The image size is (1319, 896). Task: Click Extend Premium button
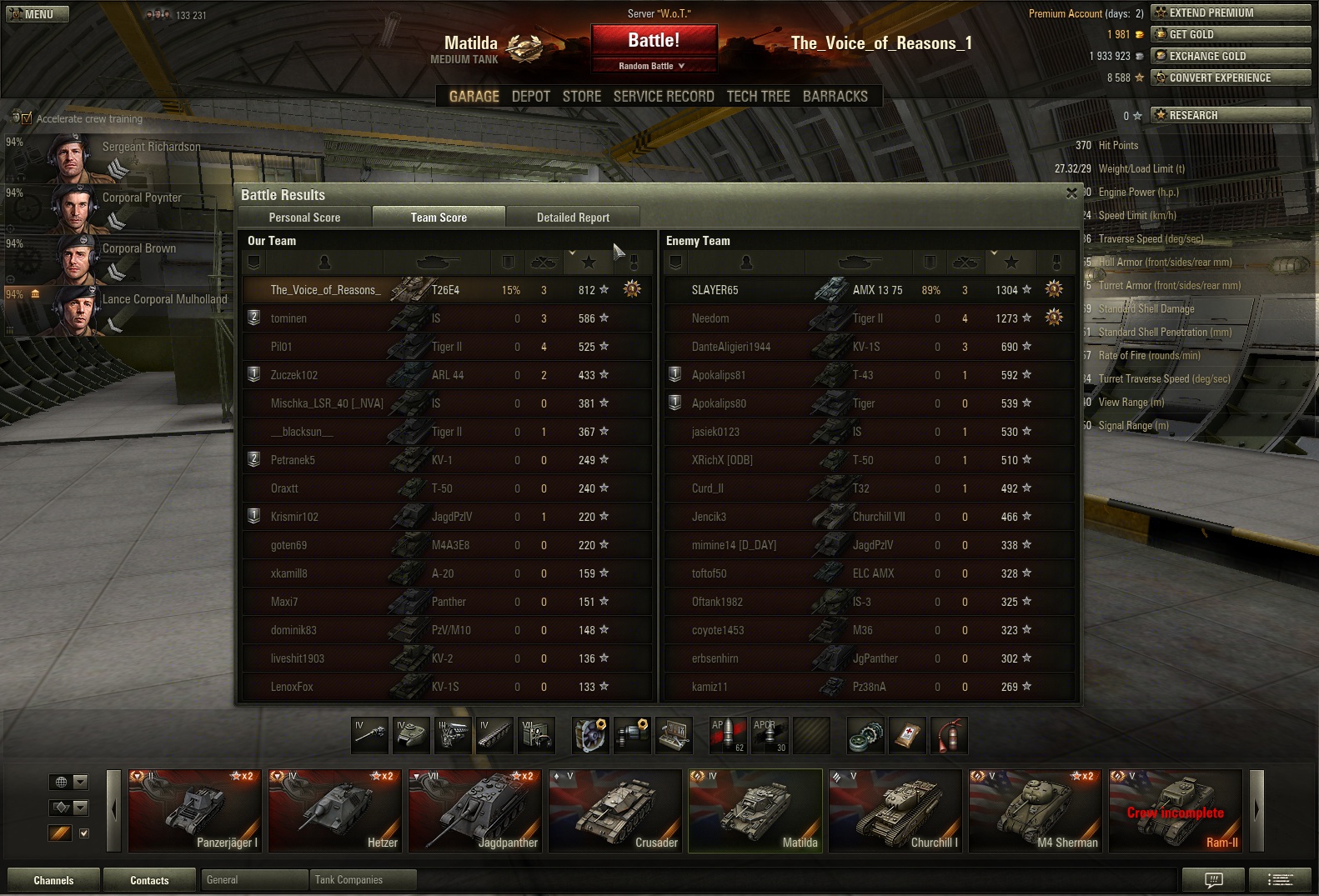(1230, 13)
